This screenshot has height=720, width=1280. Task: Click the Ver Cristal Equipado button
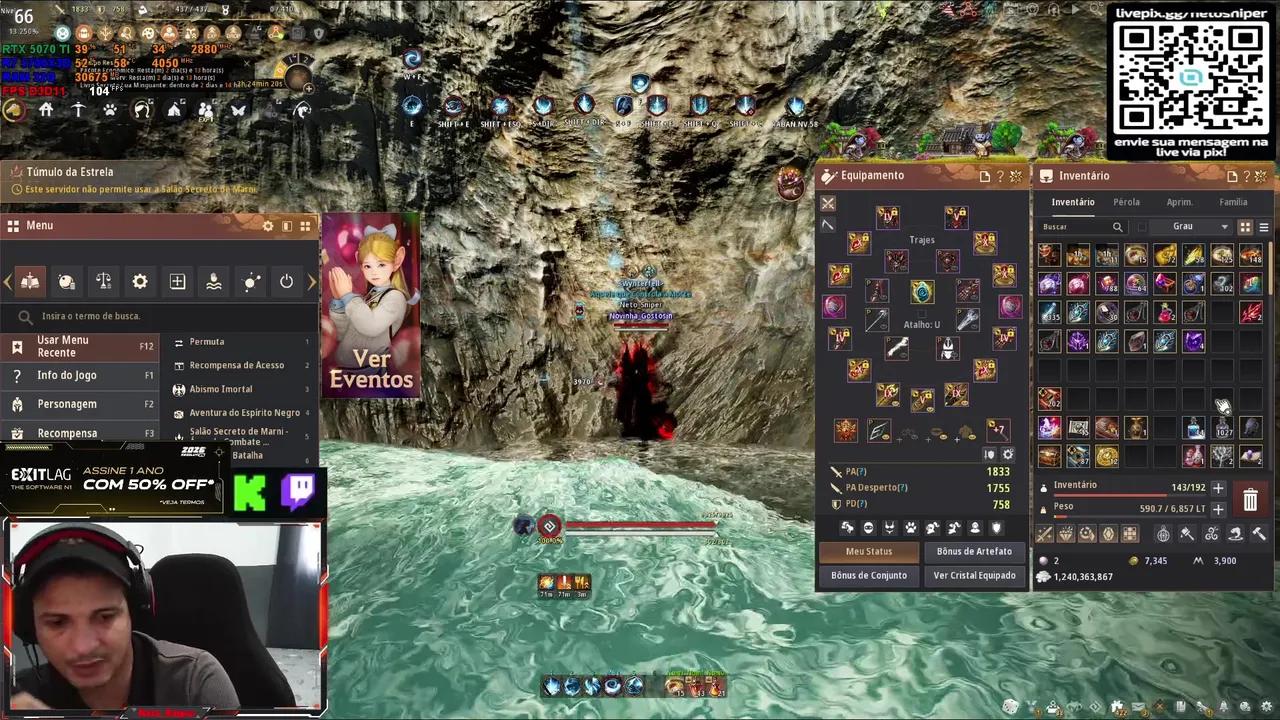(x=974, y=575)
